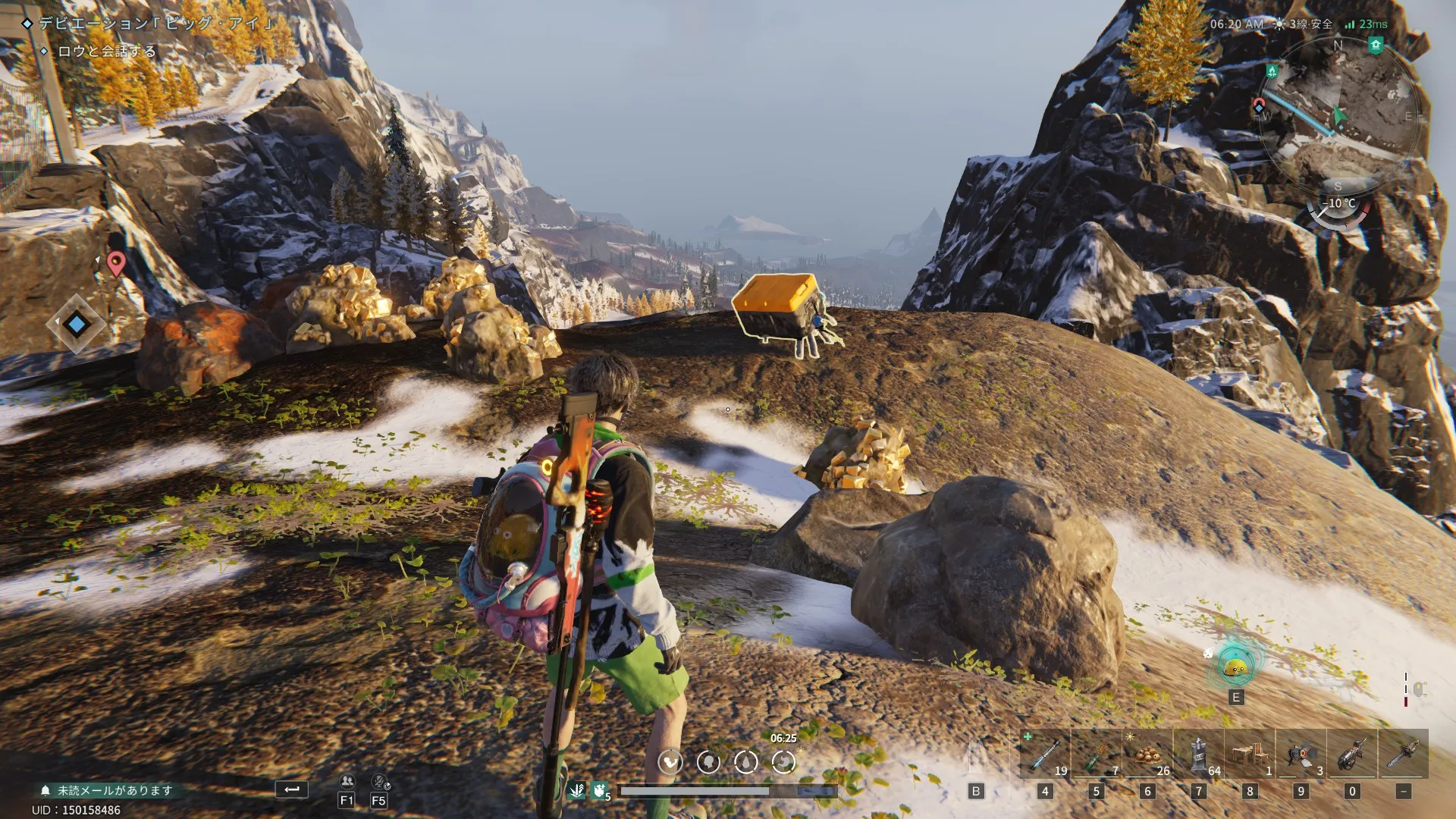The width and height of the screenshot is (1456, 819).
Task: Click the house marker on the minimap
Action: (x=1376, y=45)
